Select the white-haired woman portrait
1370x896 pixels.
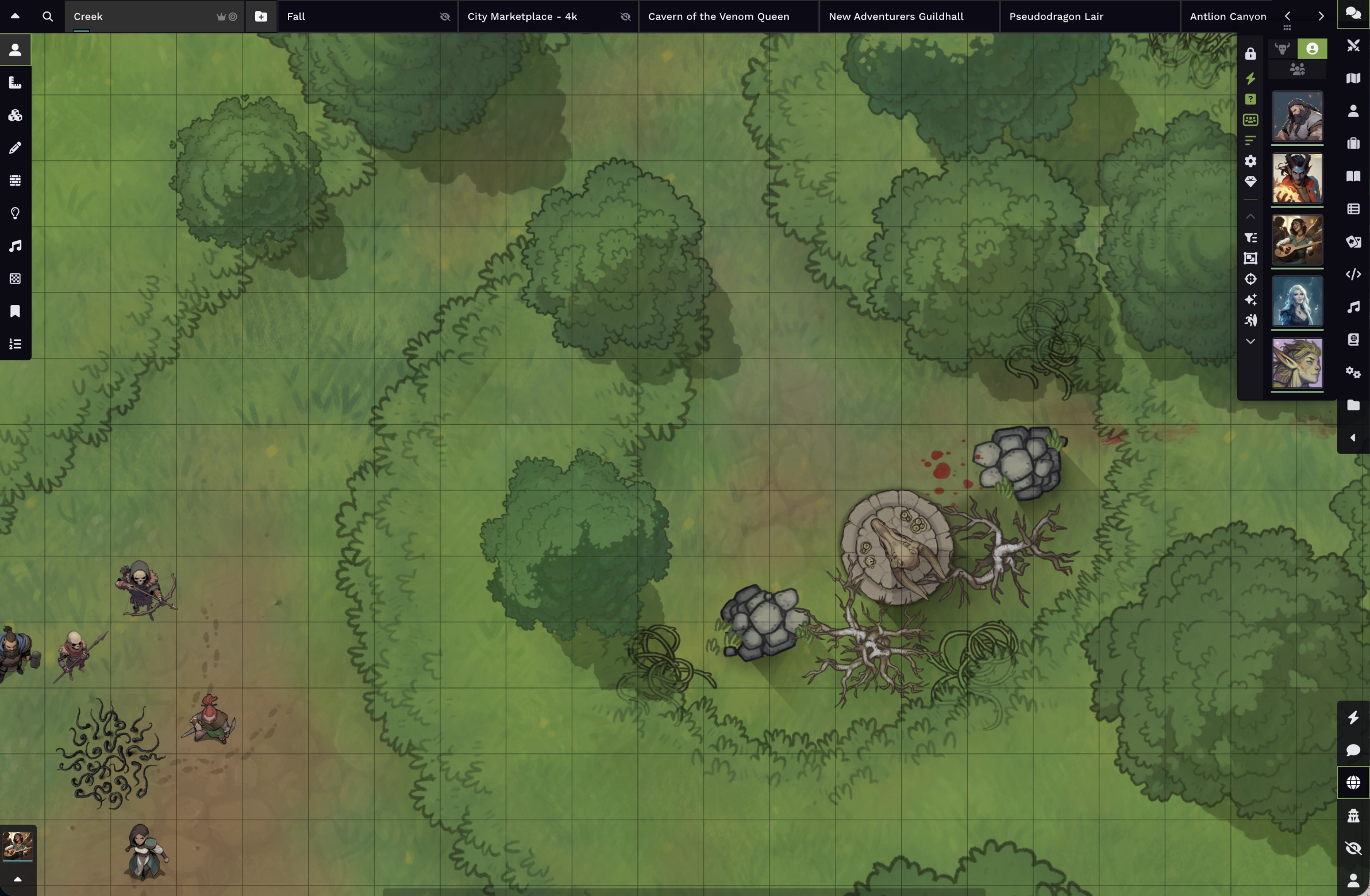(x=1297, y=301)
